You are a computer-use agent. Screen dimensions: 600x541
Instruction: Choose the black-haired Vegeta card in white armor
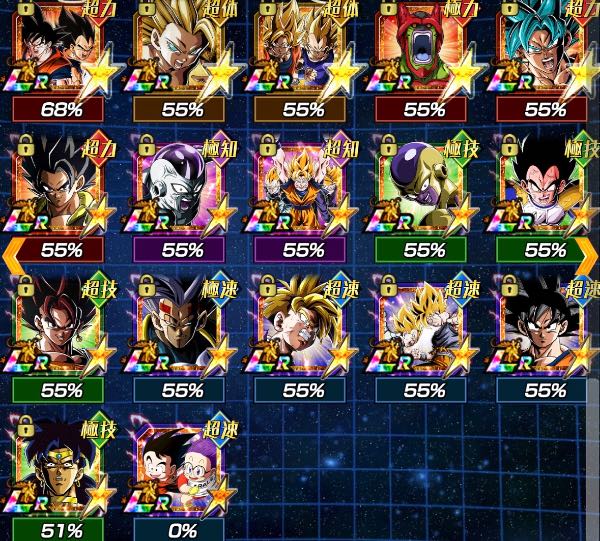point(546,190)
